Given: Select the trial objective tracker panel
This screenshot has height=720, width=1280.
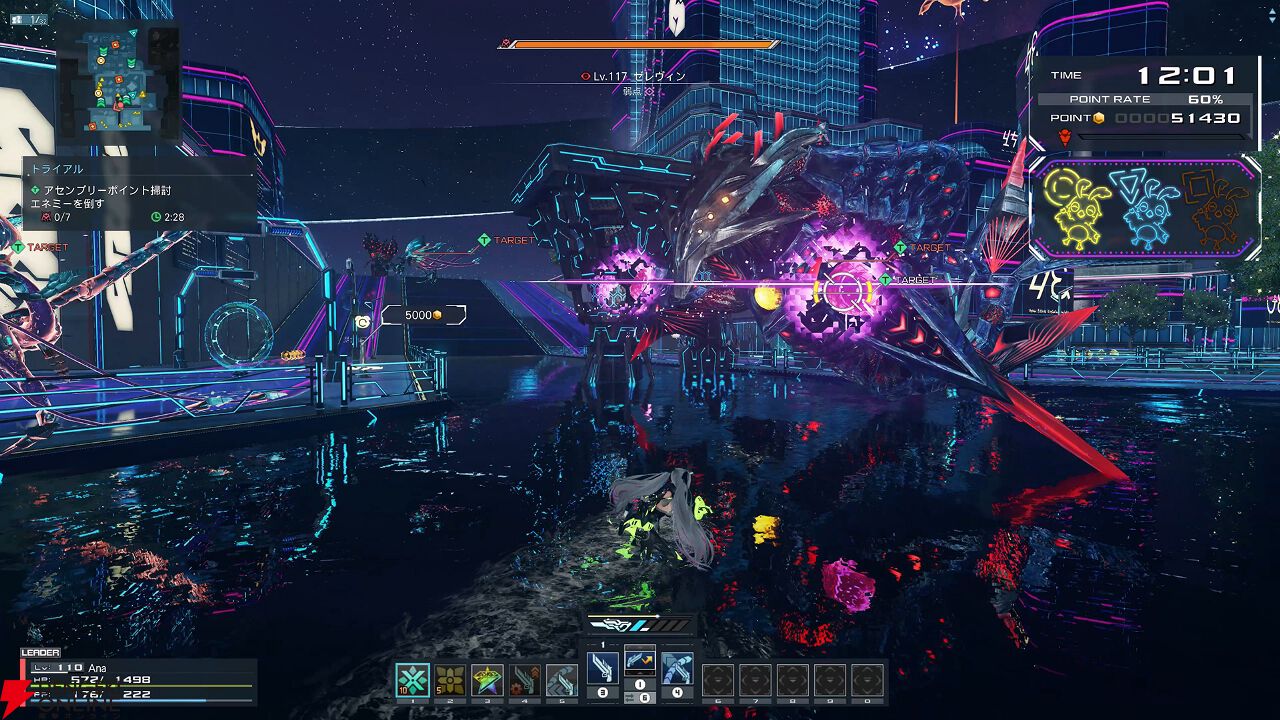Looking at the screenshot, I should 140,195.
